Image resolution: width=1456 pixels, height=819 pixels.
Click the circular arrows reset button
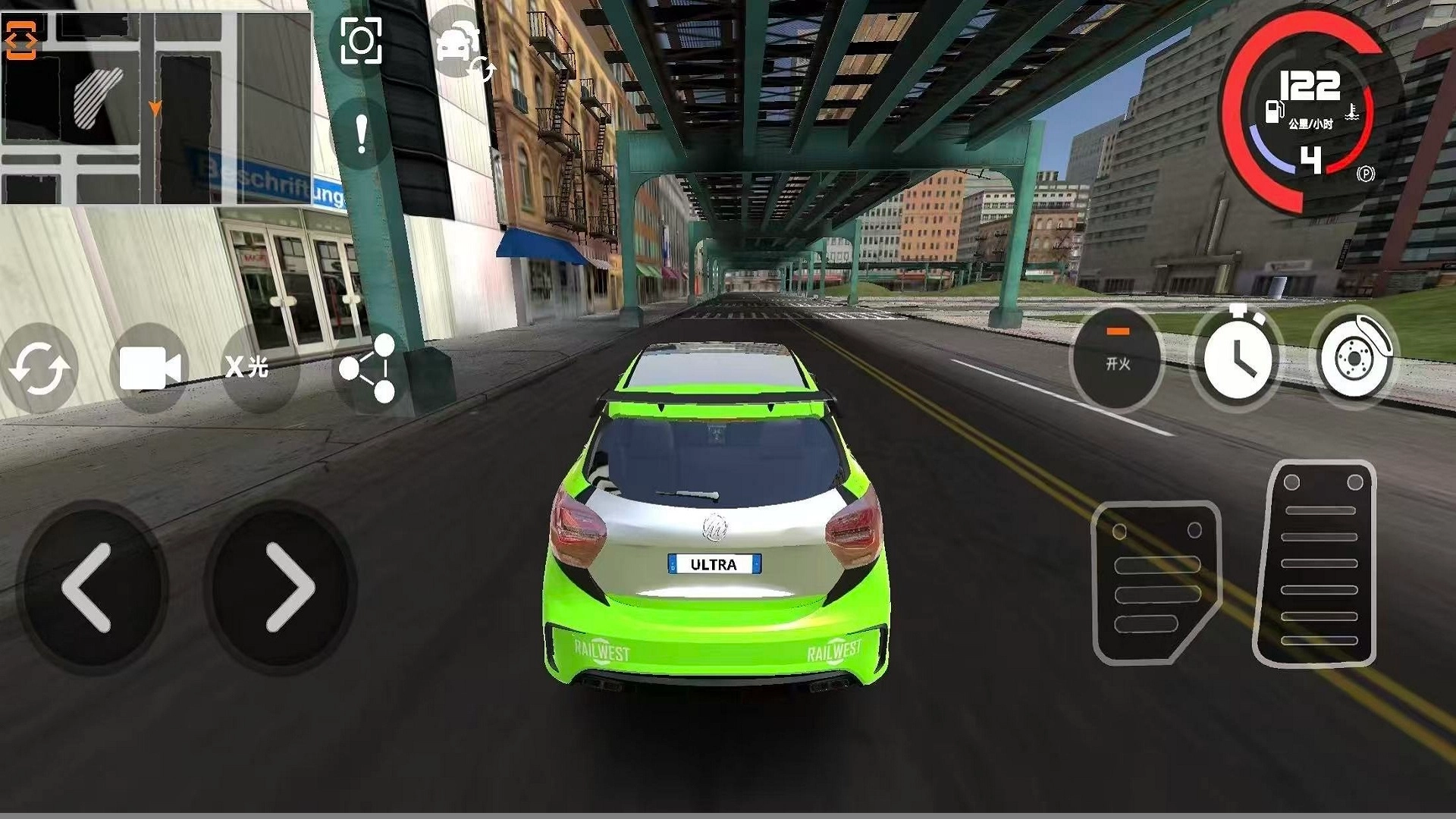(39, 369)
